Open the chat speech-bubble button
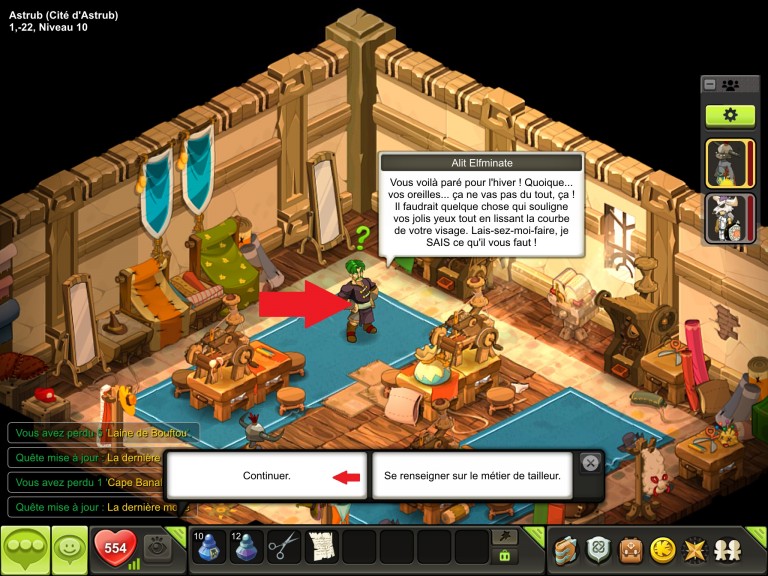The image size is (768, 576). click(25, 548)
